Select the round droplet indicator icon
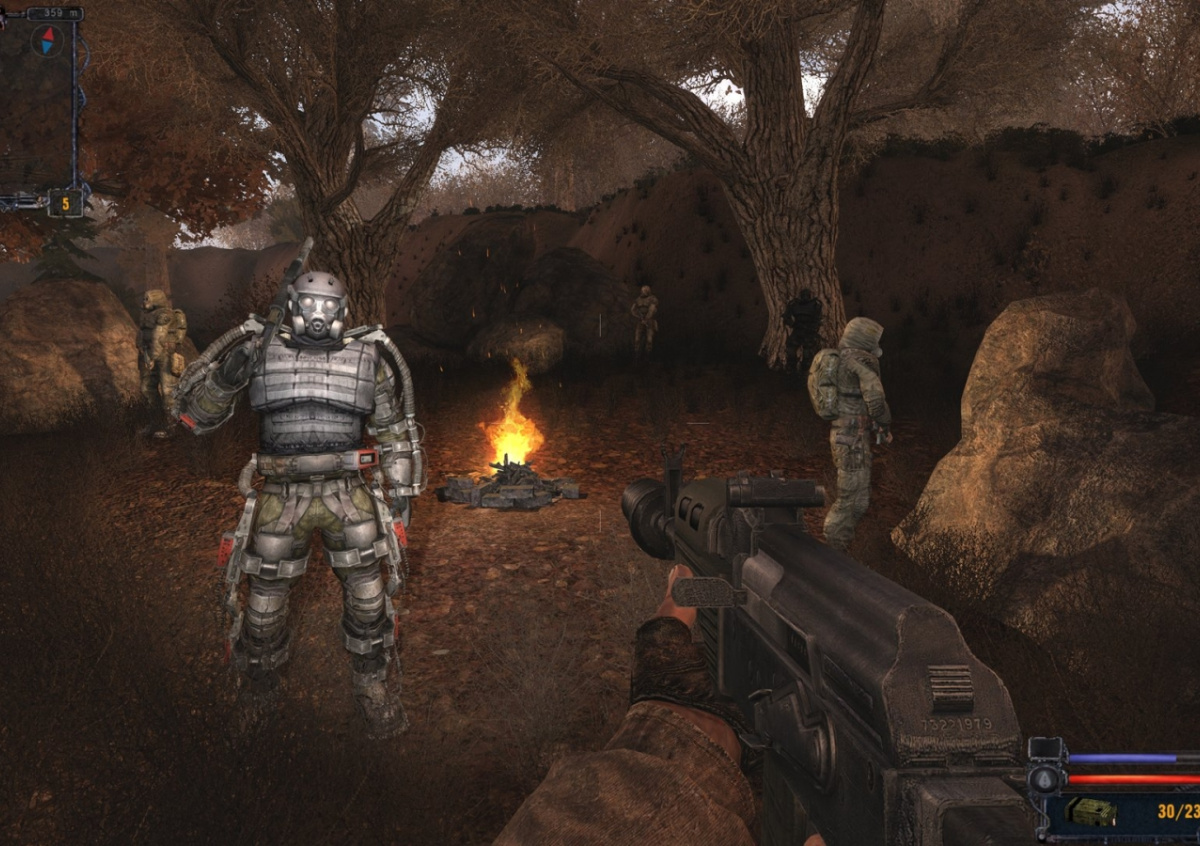This screenshot has height=846, width=1200. pyautogui.click(x=1044, y=780)
